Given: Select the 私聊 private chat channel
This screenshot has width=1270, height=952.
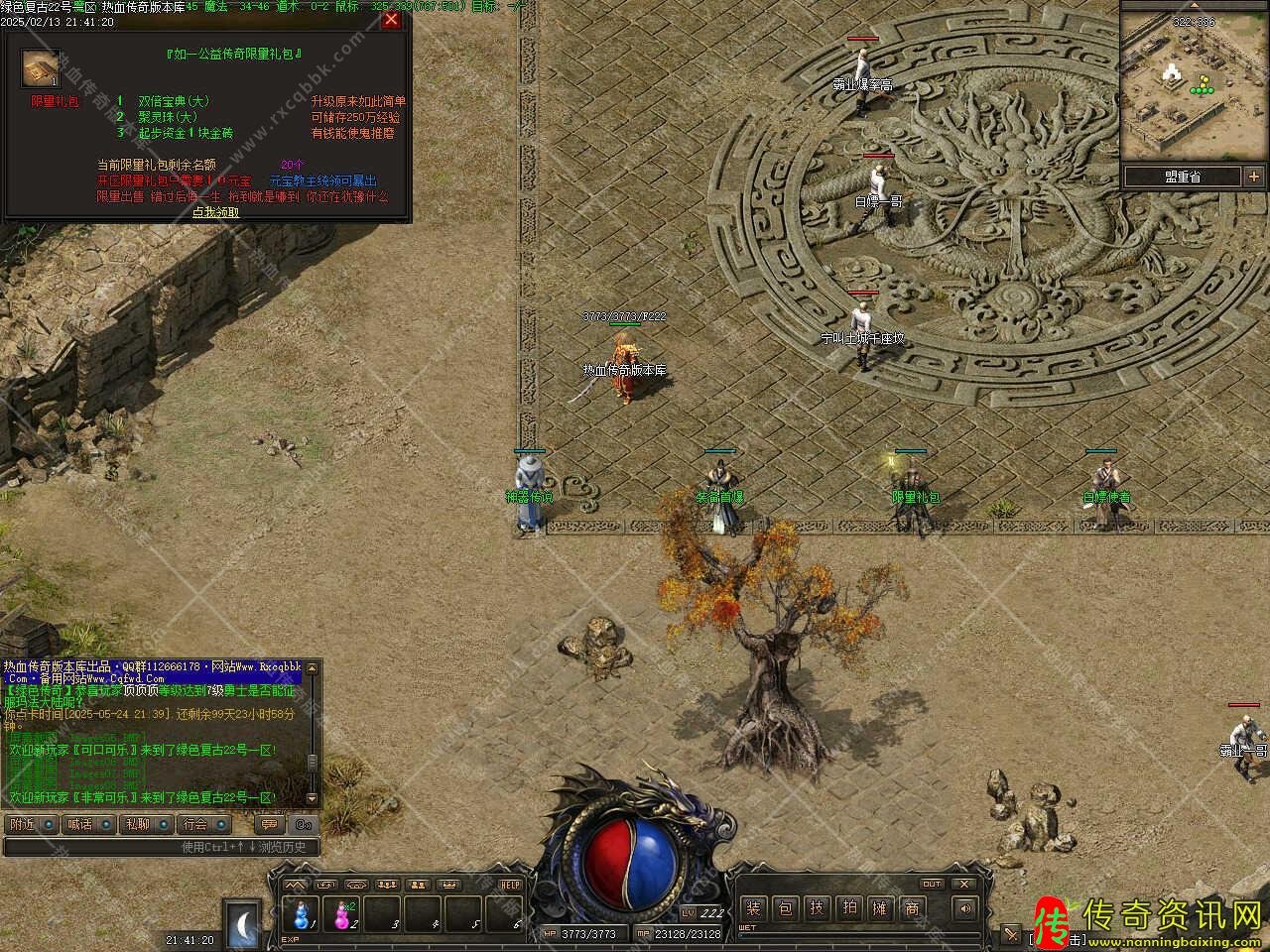Looking at the screenshot, I should pyautogui.click(x=143, y=824).
